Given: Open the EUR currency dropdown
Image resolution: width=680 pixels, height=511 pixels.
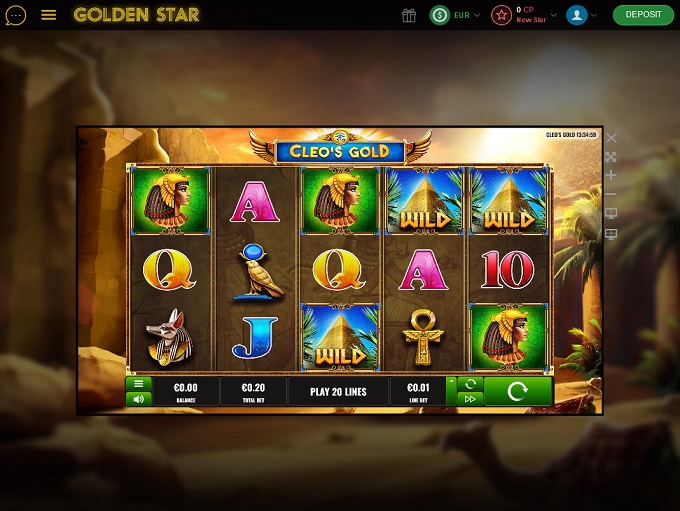Looking at the screenshot, I should tap(456, 15).
